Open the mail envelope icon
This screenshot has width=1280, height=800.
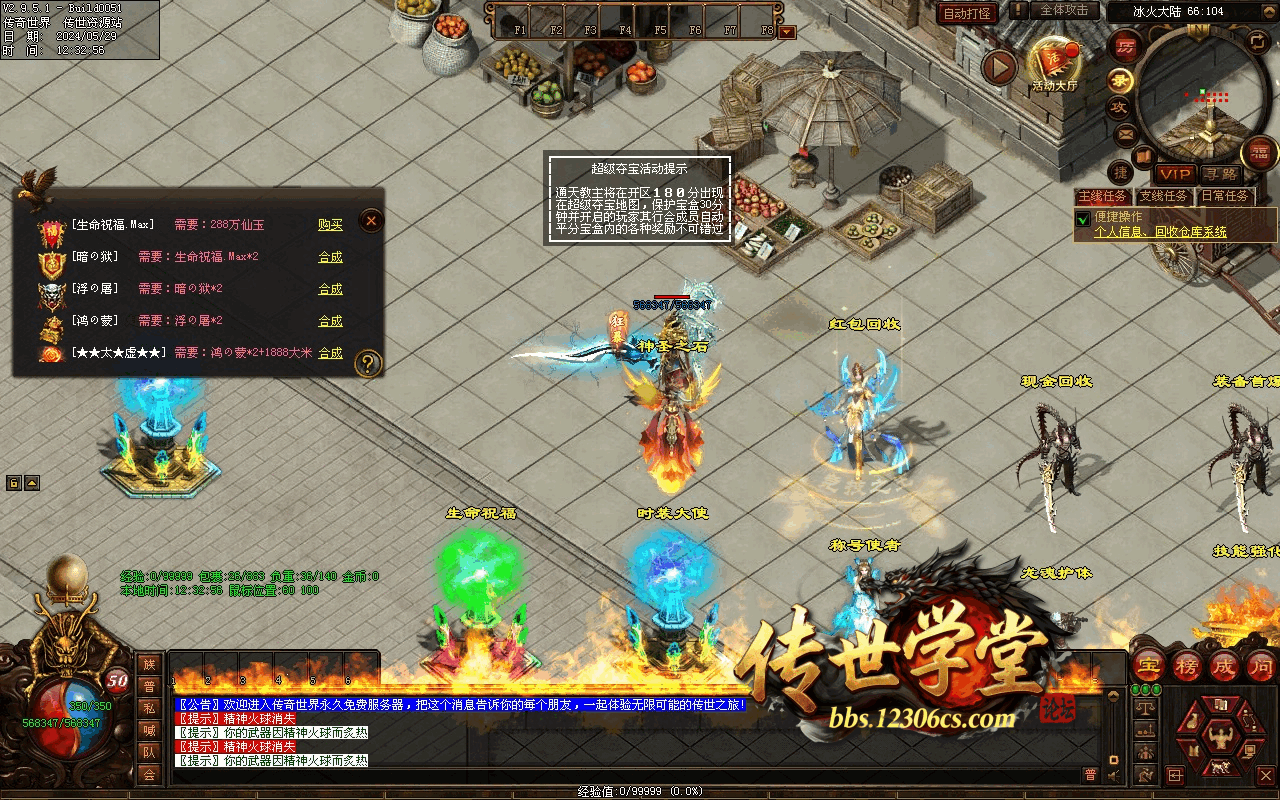tap(1125, 134)
